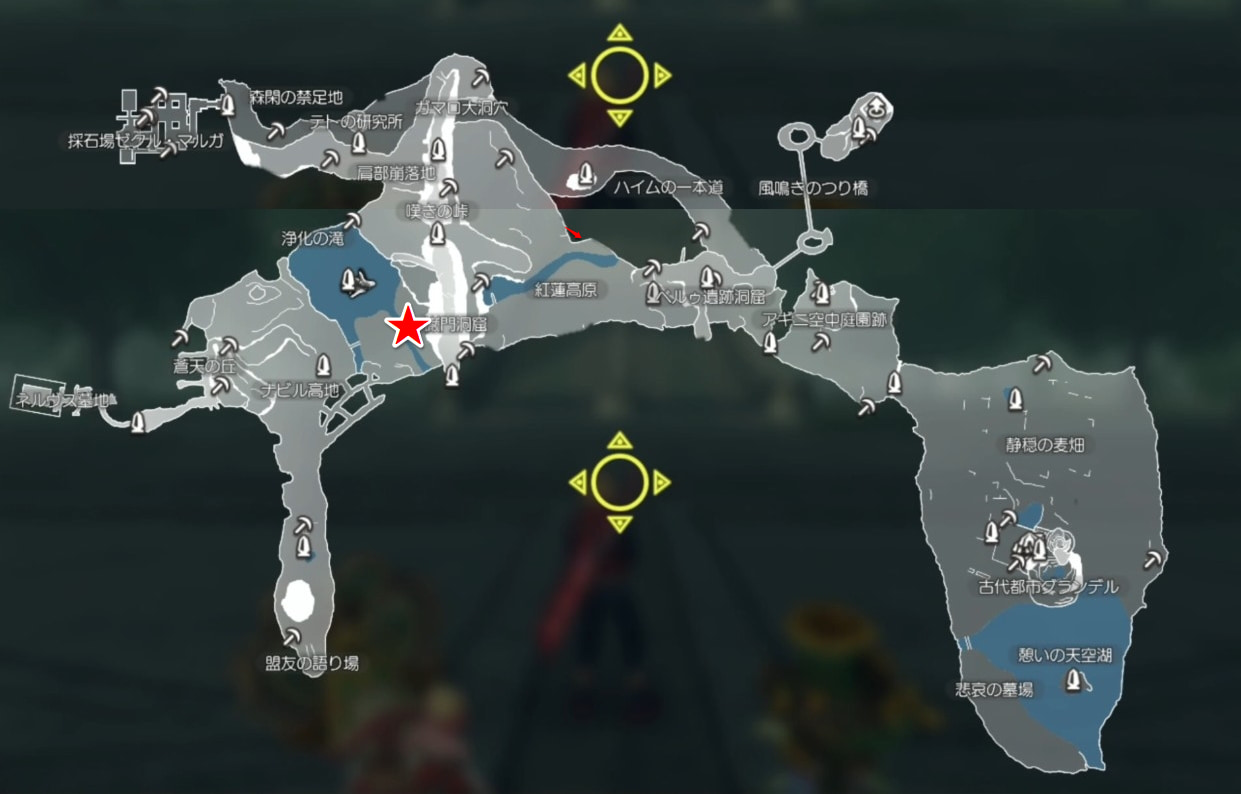Choose the テトの研究所 location label
This screenshot has height=794, width=1241.
point(356,122)
